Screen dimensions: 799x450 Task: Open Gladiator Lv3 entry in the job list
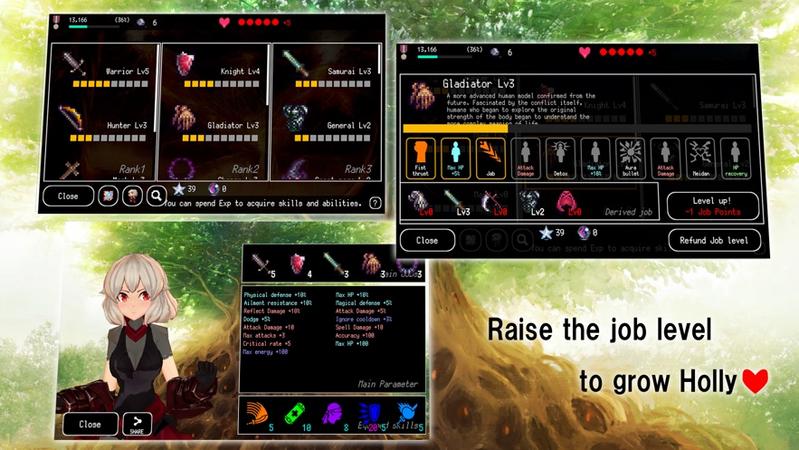pyautogui.click(x=215, y=124)
